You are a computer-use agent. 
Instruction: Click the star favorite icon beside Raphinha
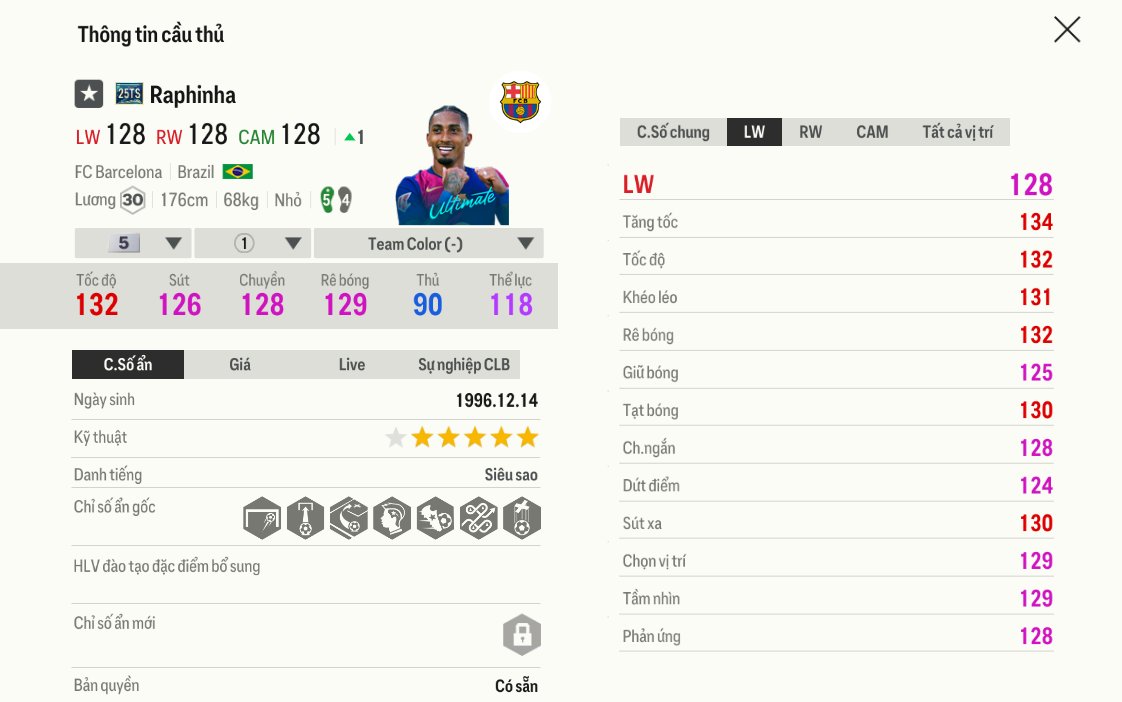(89, 94)
